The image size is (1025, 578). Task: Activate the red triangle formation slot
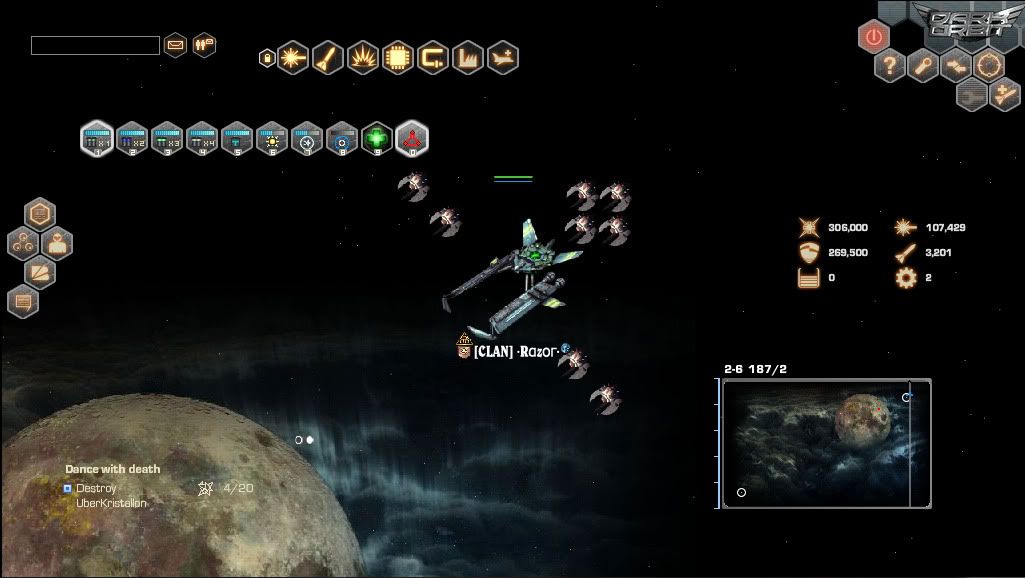[x=411, y=138]
